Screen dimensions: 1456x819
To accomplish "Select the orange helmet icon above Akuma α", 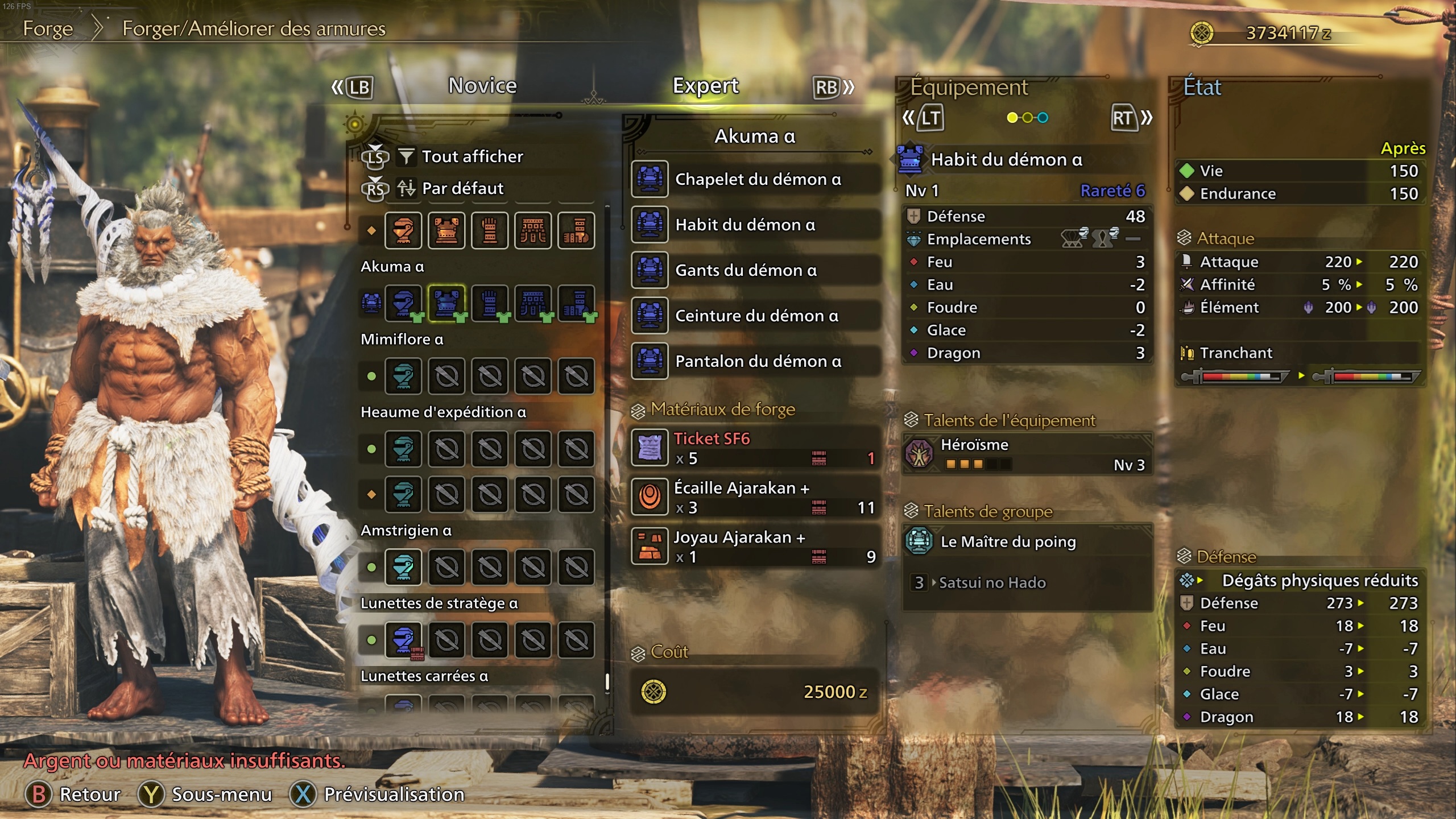I will pyautogui.click(x=403, y=230).
